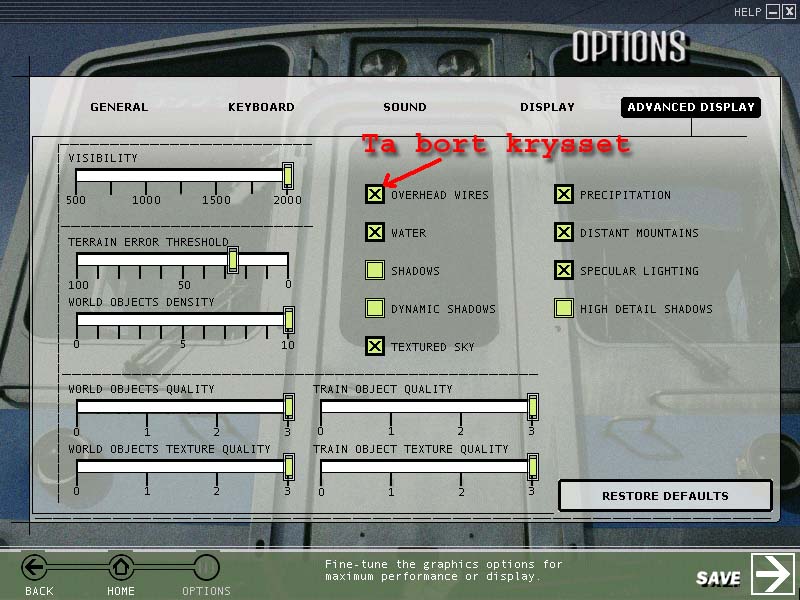
Task: Enable High Detail Shadows
Action: point(564,308)
